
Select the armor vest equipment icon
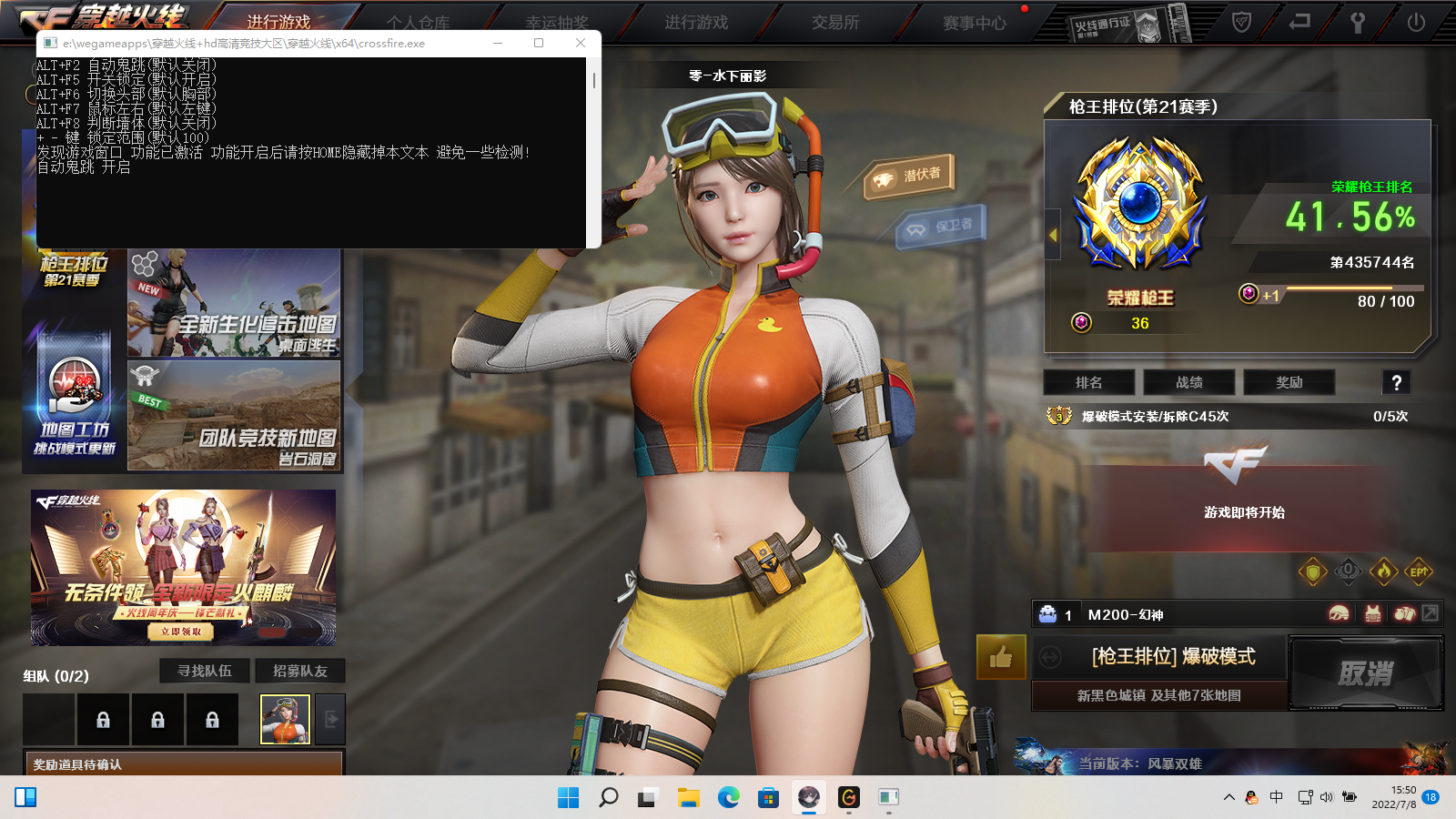[x=1372, y=614]
